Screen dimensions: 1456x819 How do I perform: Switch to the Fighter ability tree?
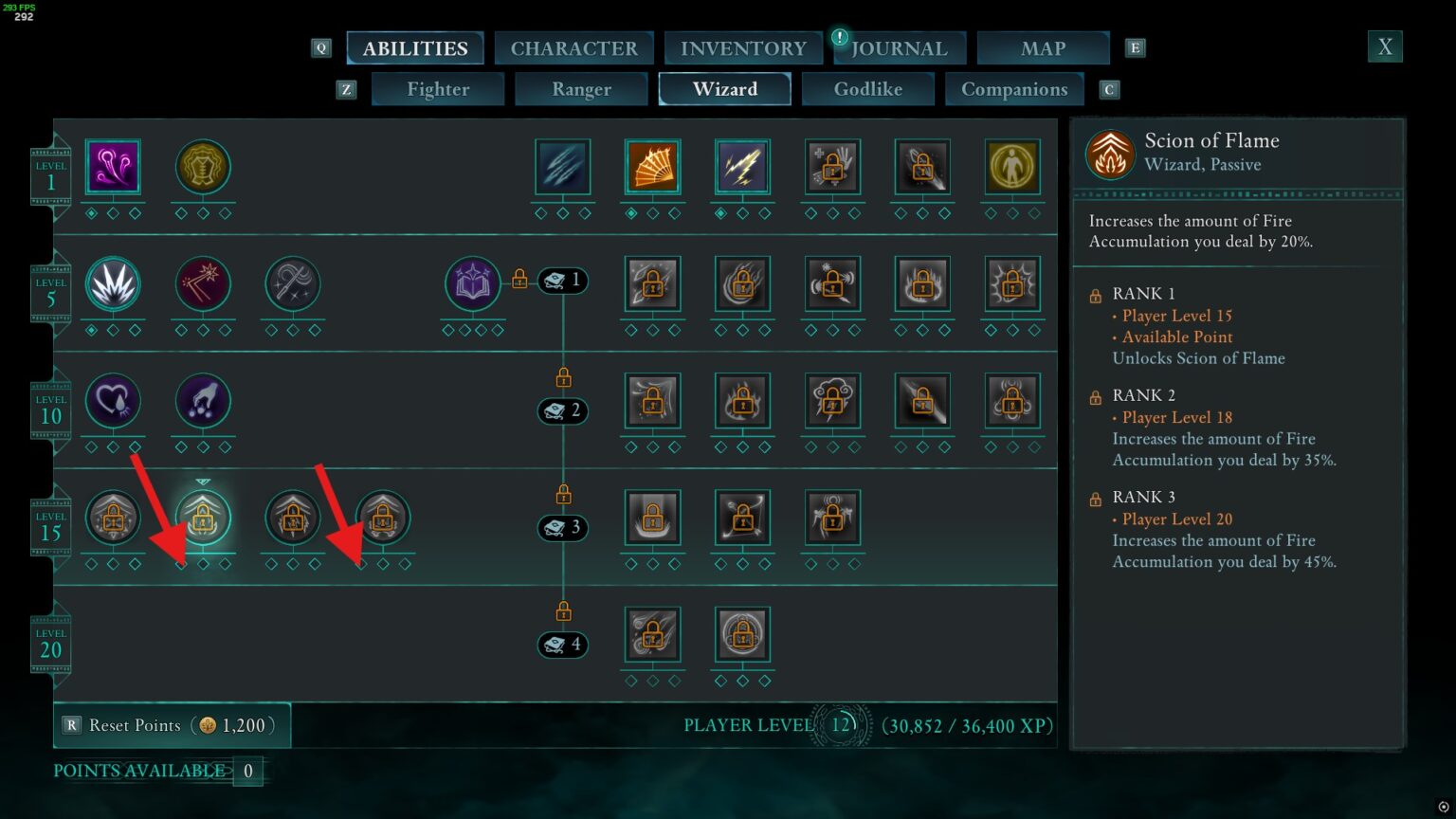point(437,89)
